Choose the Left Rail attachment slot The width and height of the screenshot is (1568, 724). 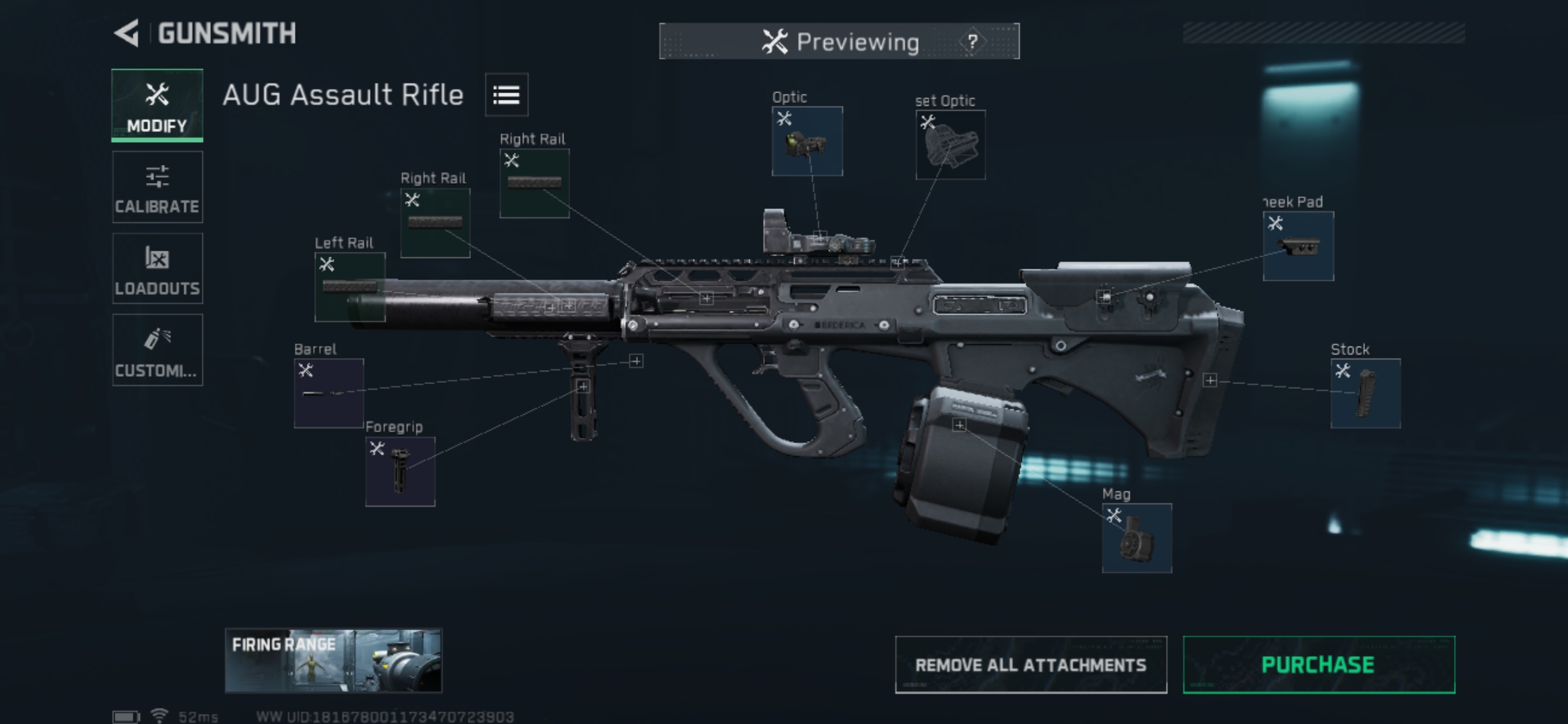click(x=350, y=287)
